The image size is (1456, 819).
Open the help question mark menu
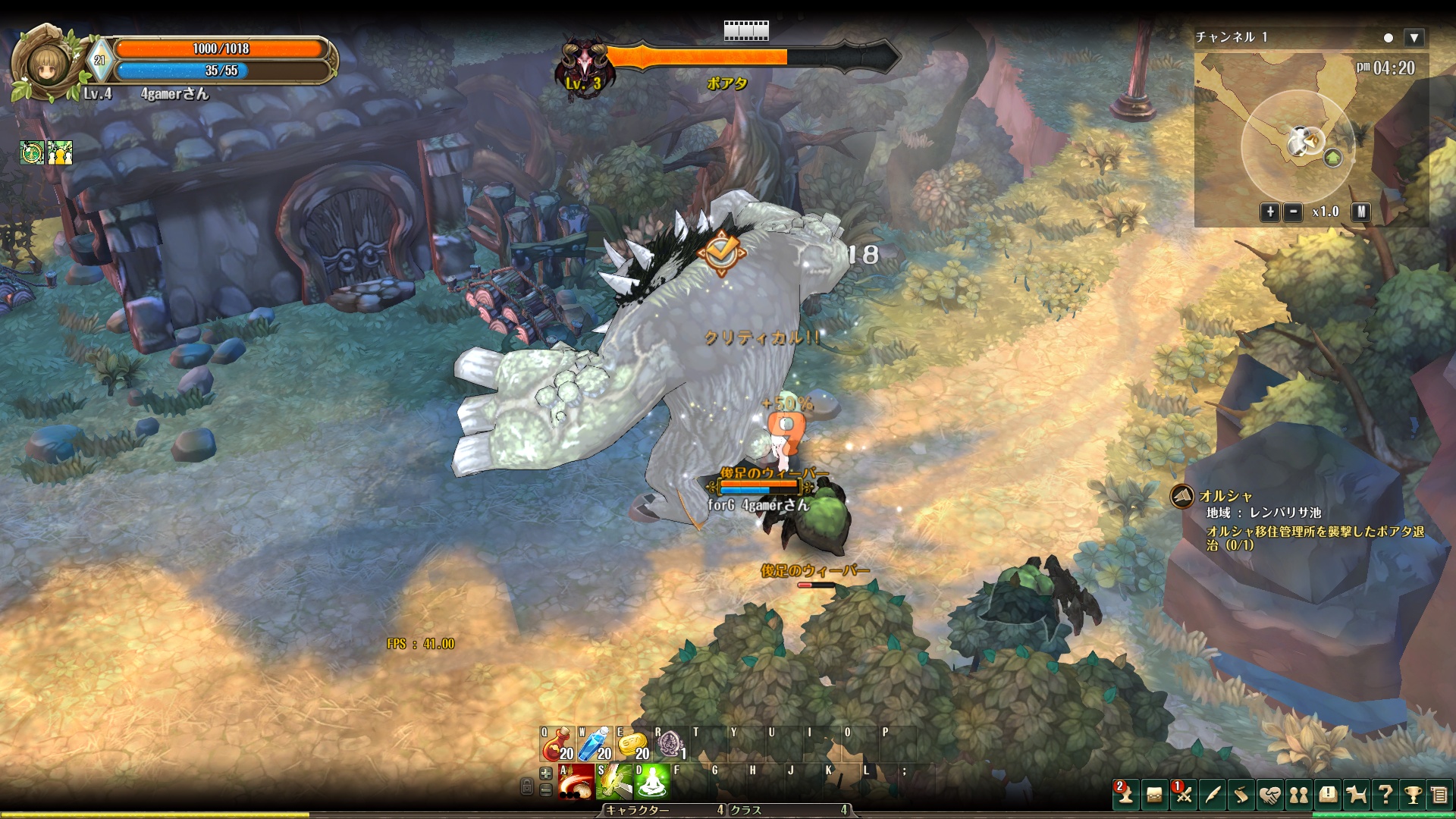(x=1385, y=795)
